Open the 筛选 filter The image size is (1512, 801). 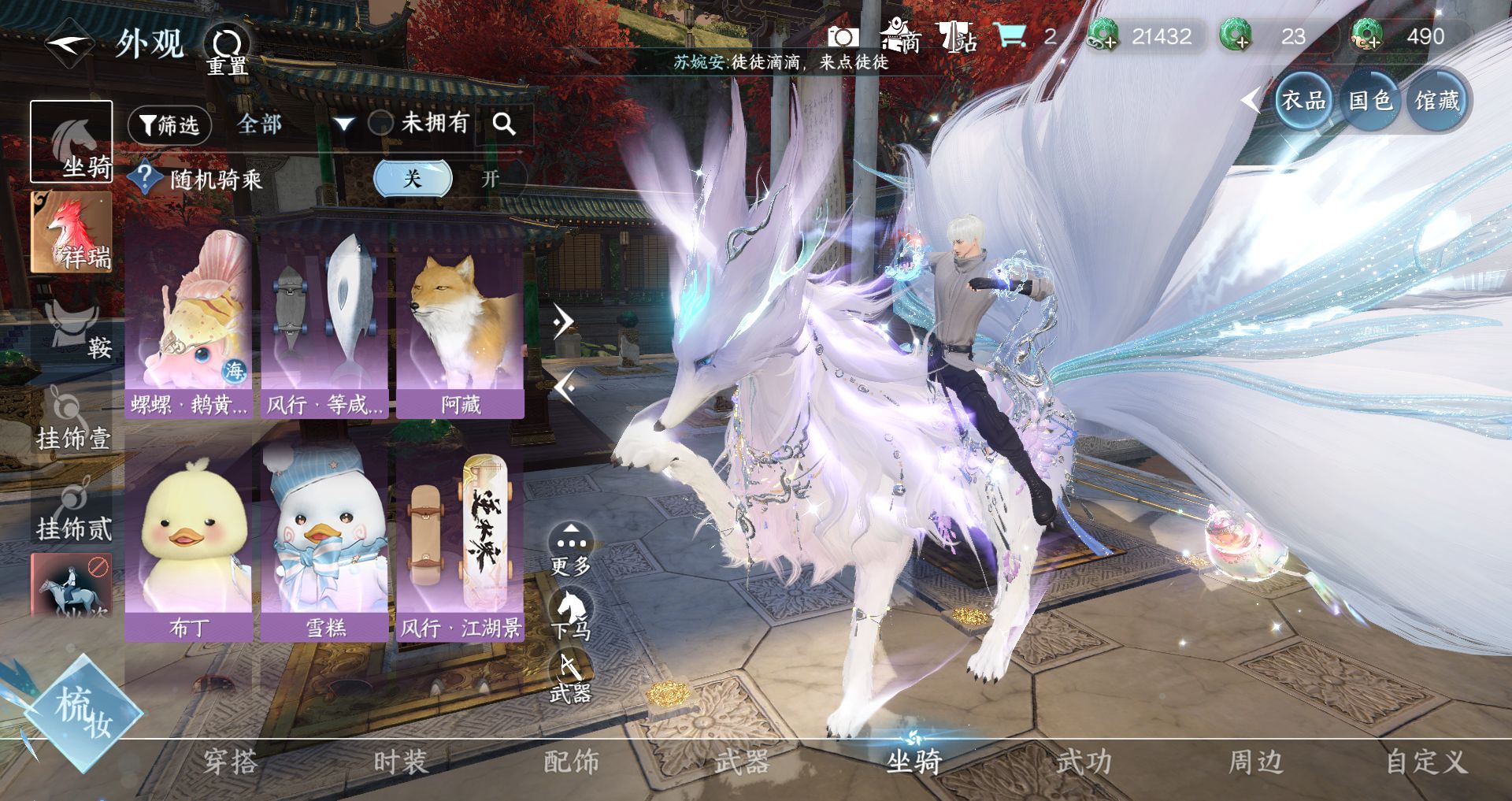(169, 125)
